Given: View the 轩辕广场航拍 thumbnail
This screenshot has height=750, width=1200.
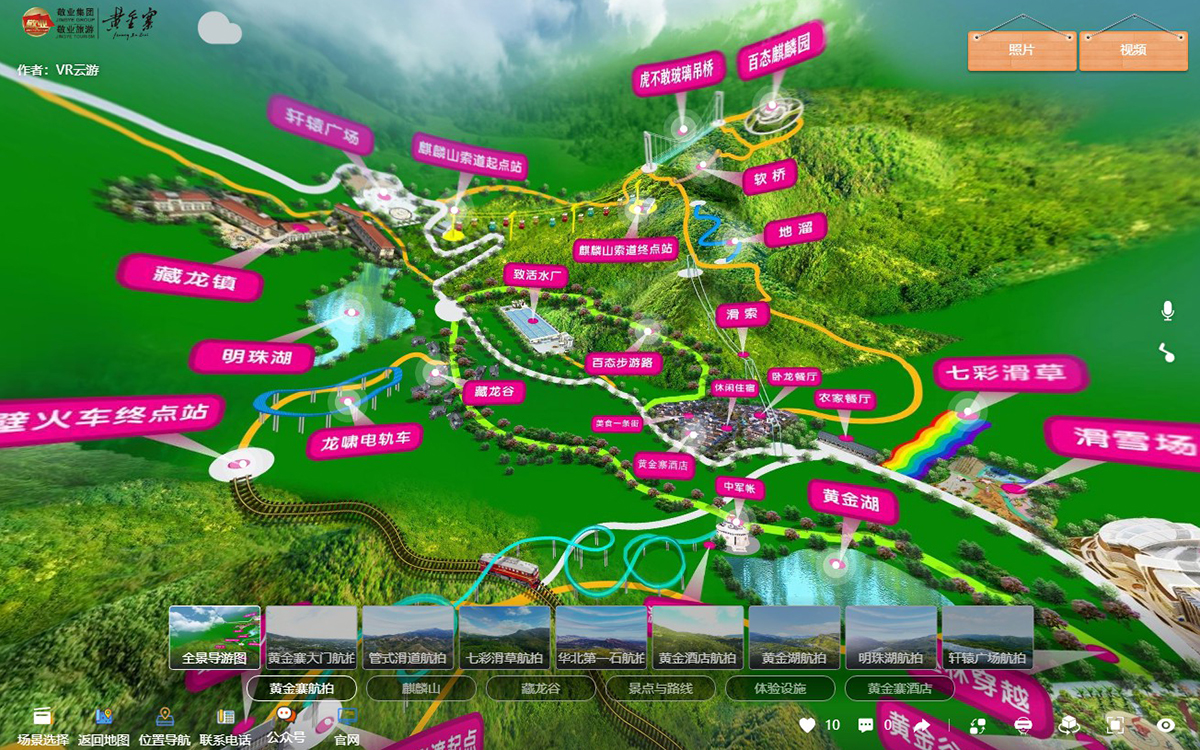Looking at the screenshot, I should 987,637.
